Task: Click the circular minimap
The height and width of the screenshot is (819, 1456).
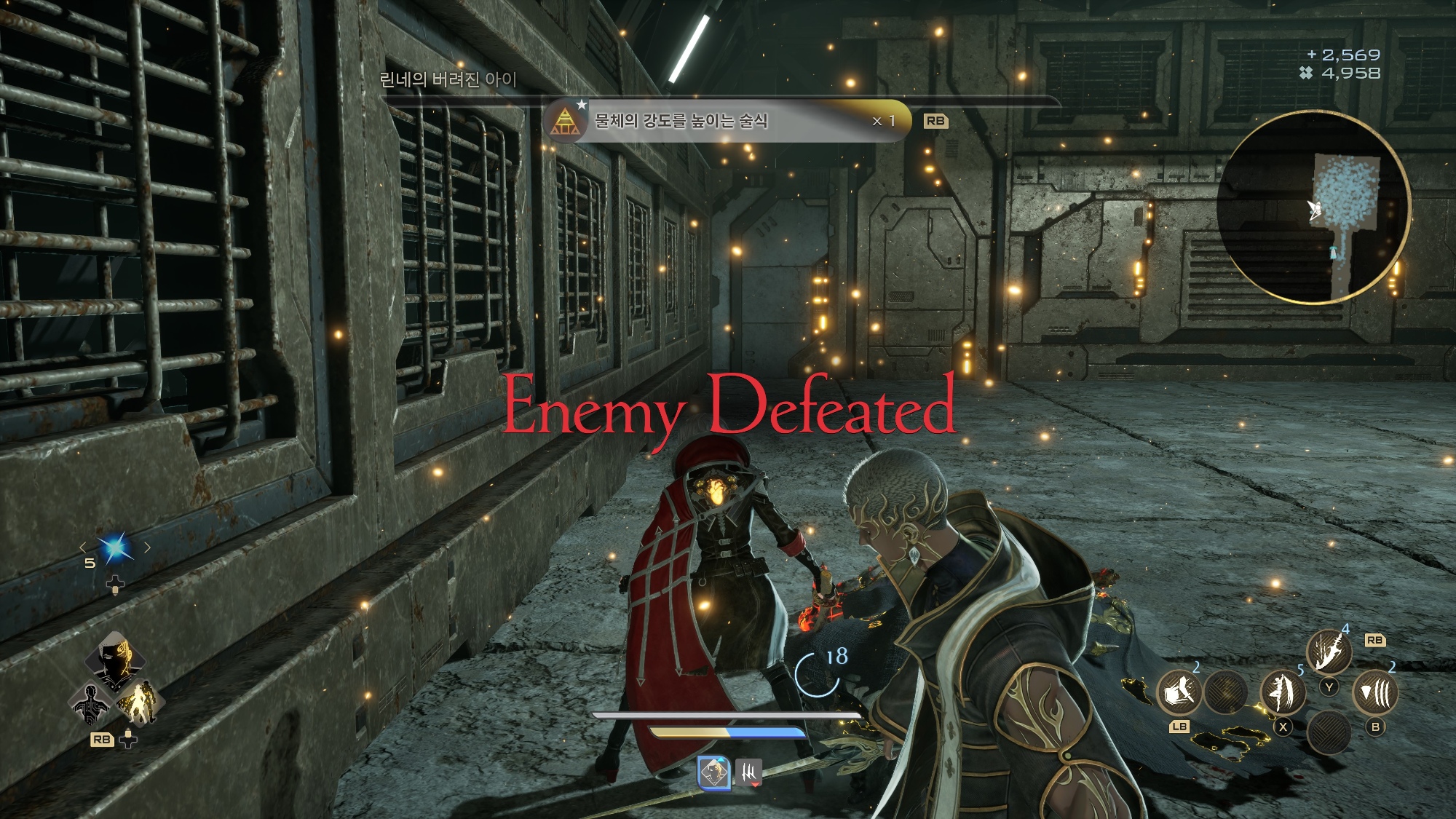Action: coord(1314,207)
